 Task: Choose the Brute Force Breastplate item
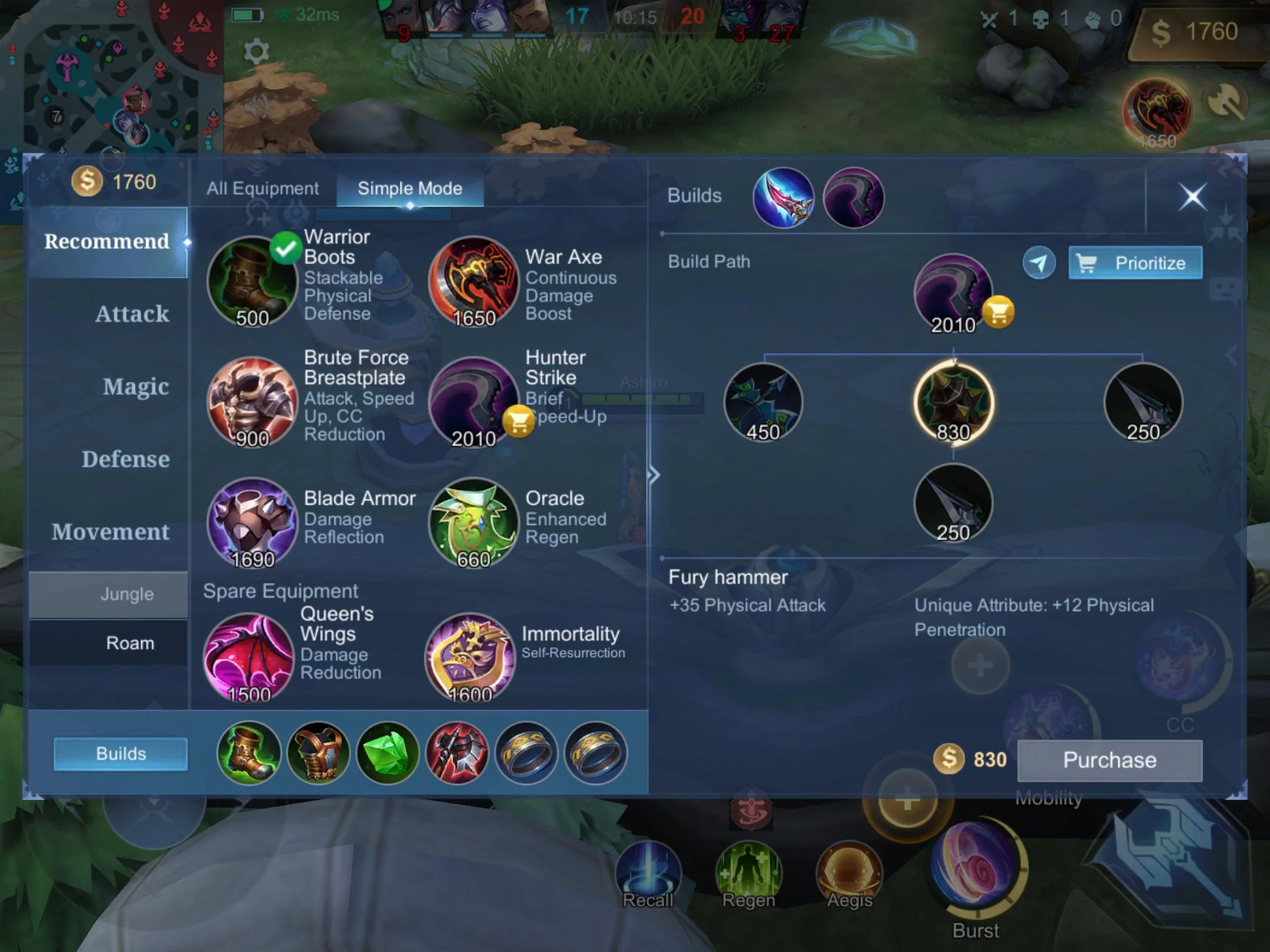coord(253,402)
